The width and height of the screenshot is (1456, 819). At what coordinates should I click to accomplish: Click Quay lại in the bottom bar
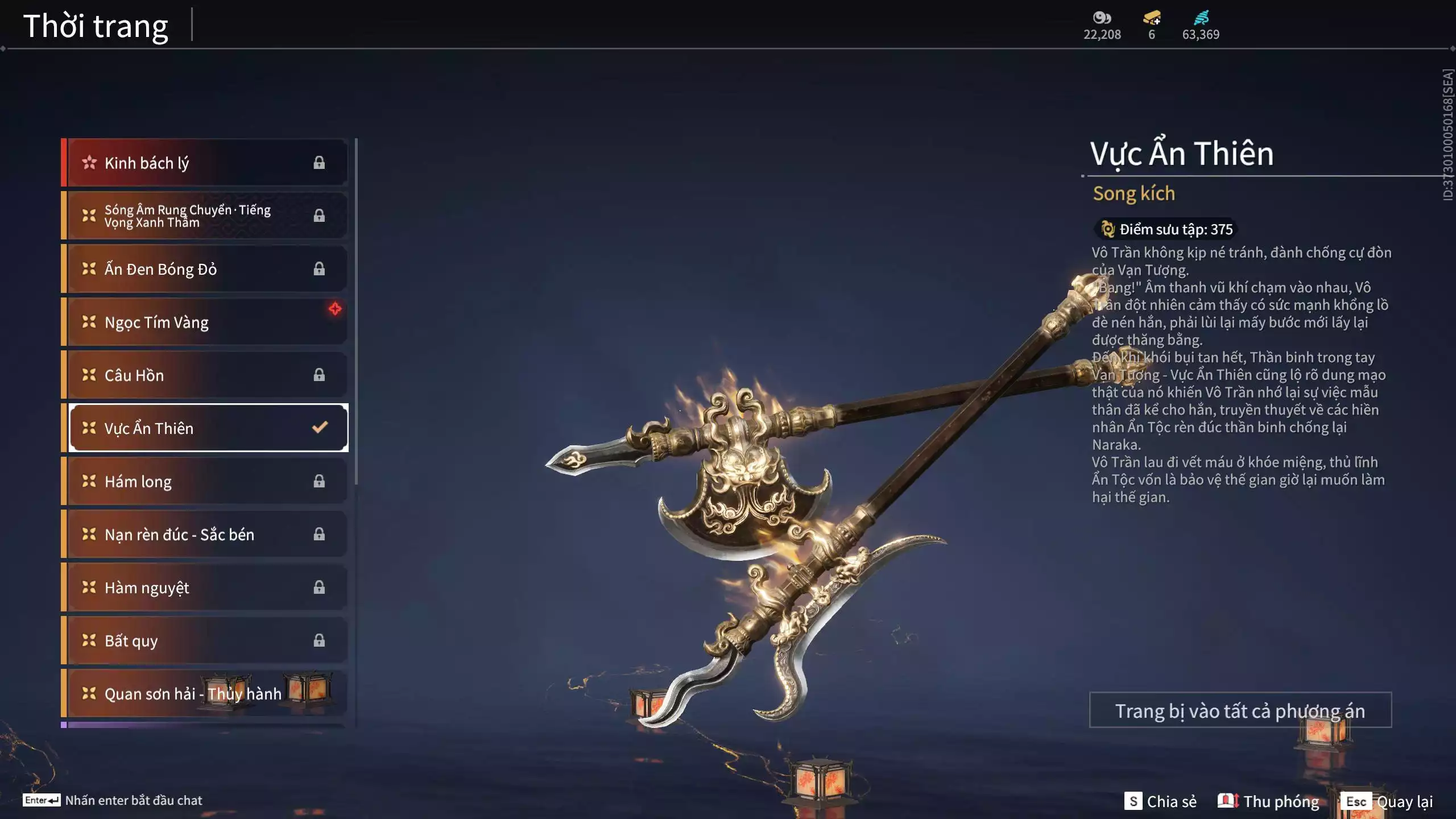tap(1405, 802)
